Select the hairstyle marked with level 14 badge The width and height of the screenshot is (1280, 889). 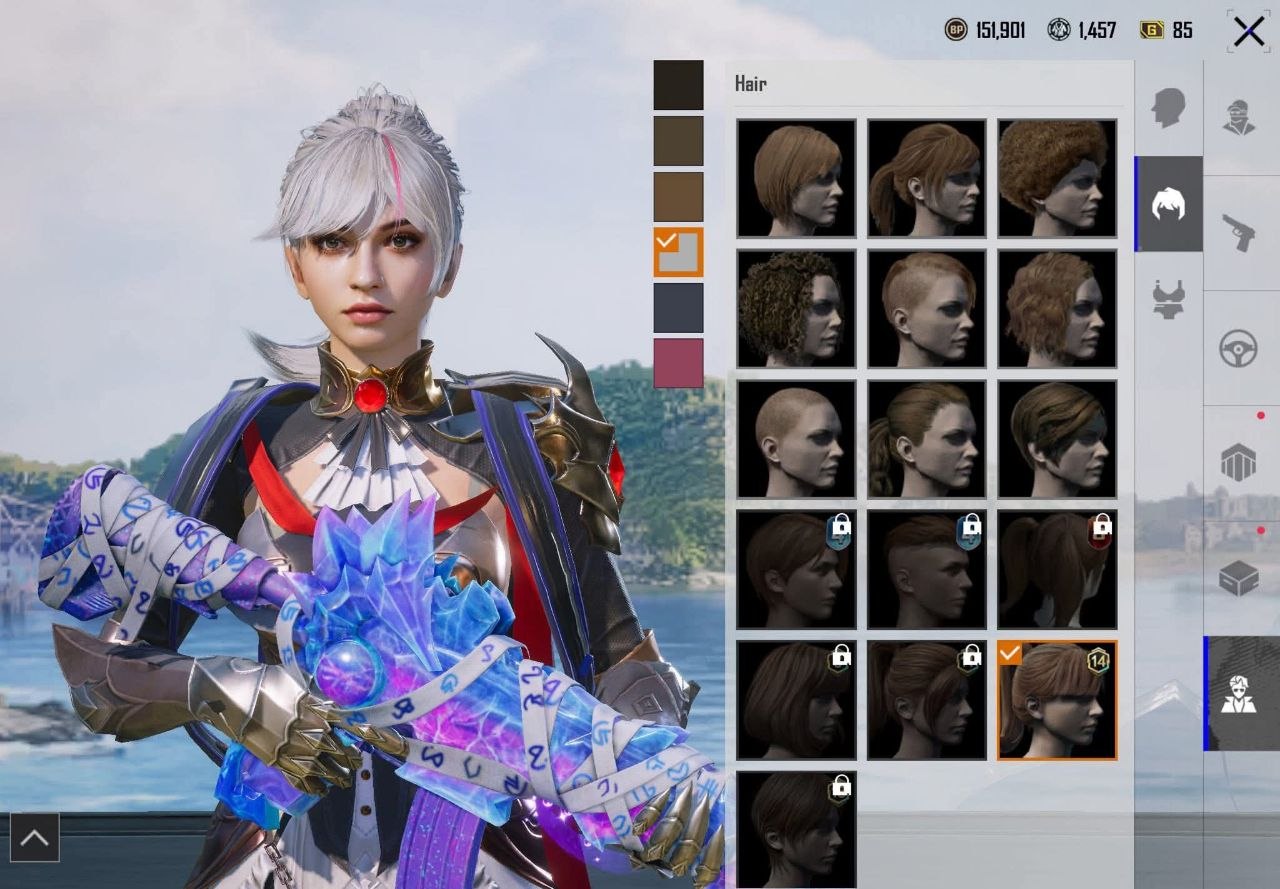pyautogui.click(x=1056, y=699)
